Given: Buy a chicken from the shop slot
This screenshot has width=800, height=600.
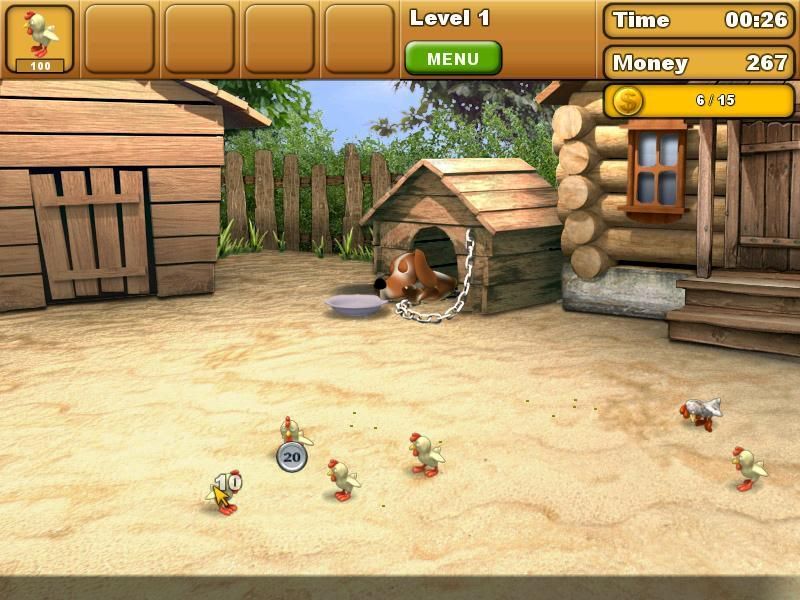Looking at the screenshot, I should 40,38.
